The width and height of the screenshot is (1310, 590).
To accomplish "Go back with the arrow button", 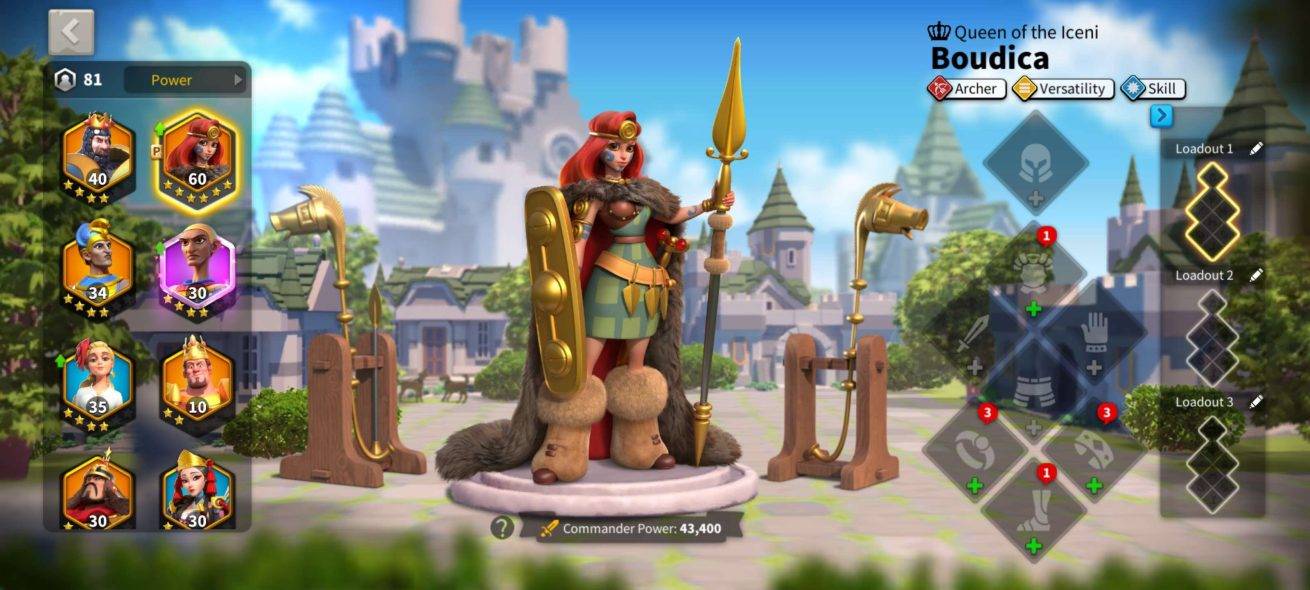I will (71, 32).
